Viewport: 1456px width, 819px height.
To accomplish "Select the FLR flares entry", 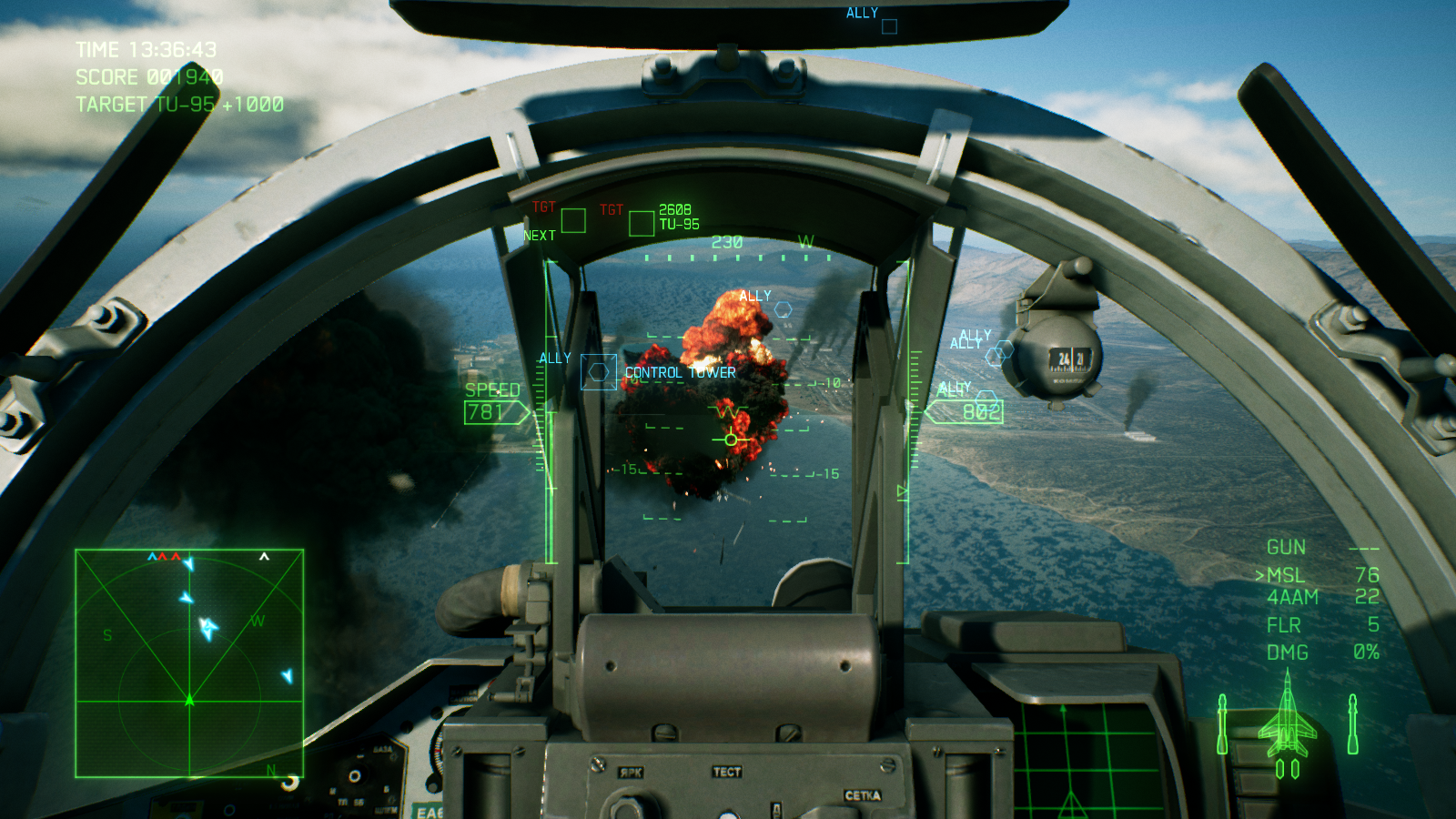I will 1283,625.
